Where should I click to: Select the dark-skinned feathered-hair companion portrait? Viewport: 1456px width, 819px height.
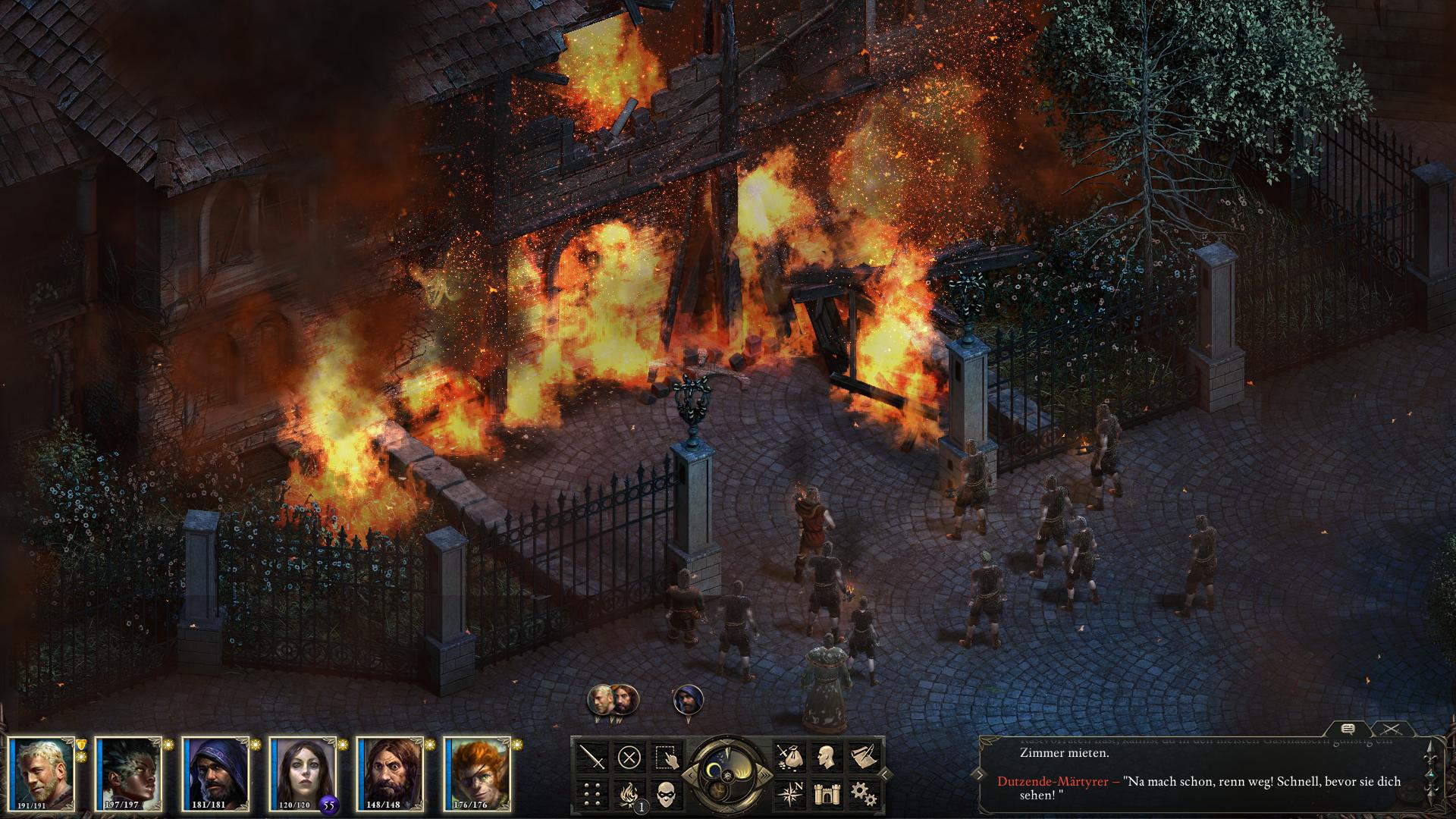(130, 771)
